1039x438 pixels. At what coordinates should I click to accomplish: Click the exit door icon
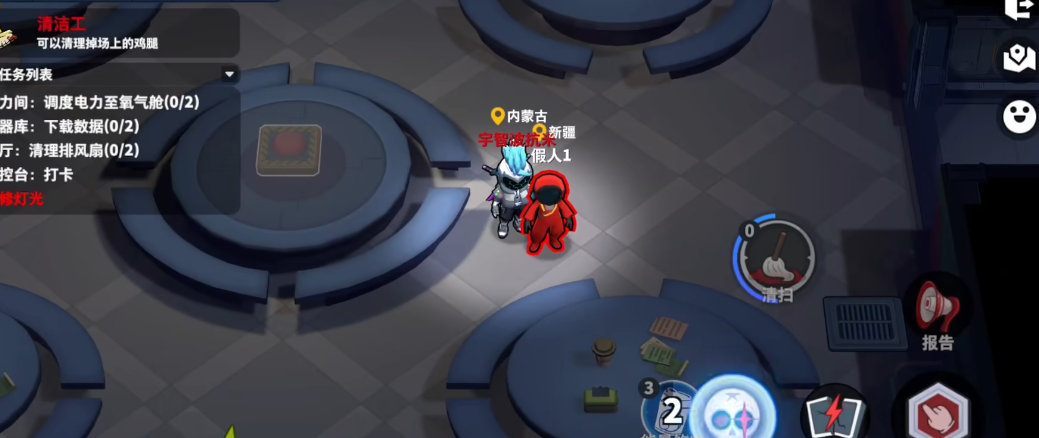[1019, 9]
